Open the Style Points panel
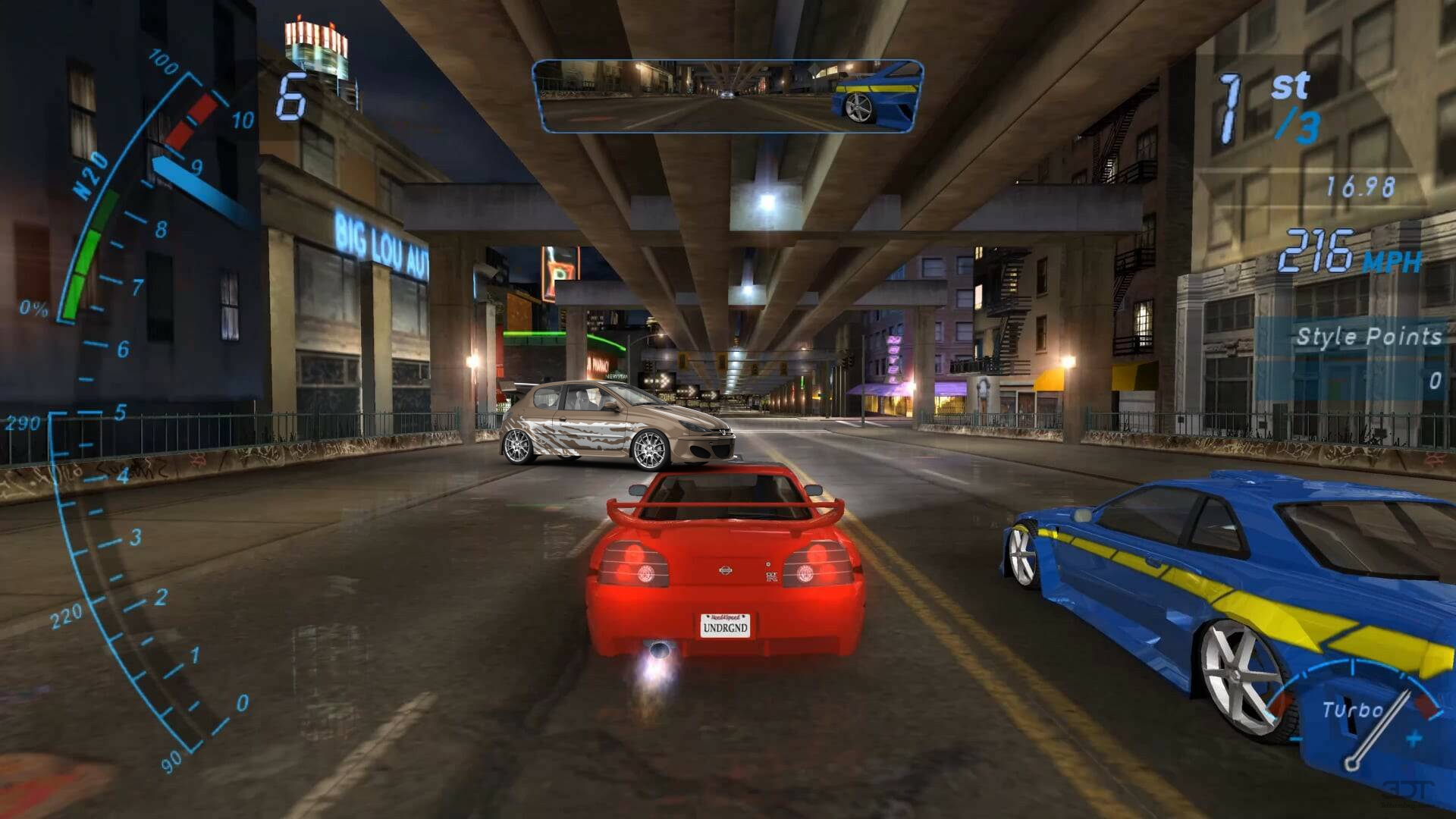 tap(1357, 356)
